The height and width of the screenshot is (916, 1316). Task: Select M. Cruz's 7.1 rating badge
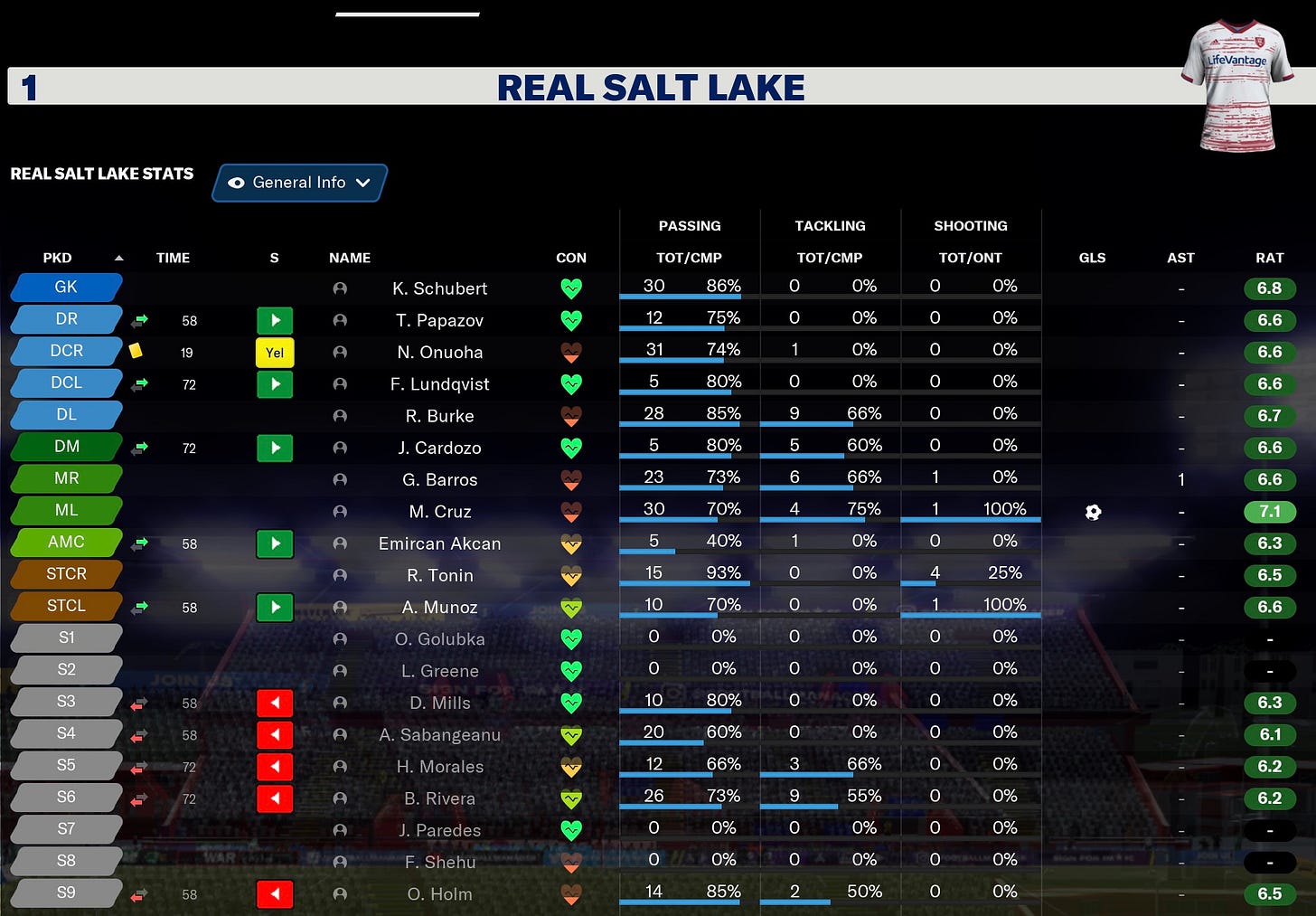(x=1270, y=511)
